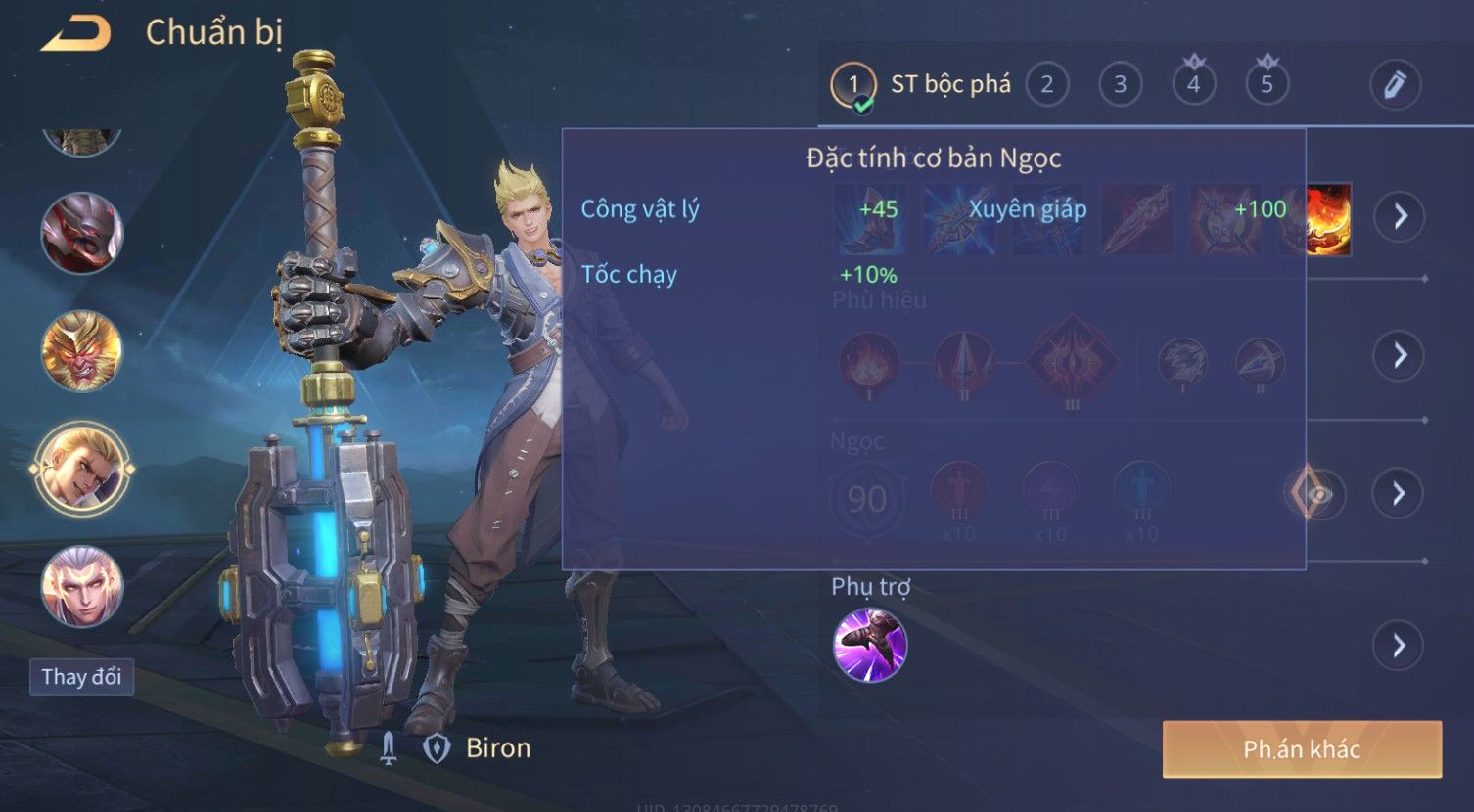Click the Phán khác button
1474x812 pixels.
1302,749
